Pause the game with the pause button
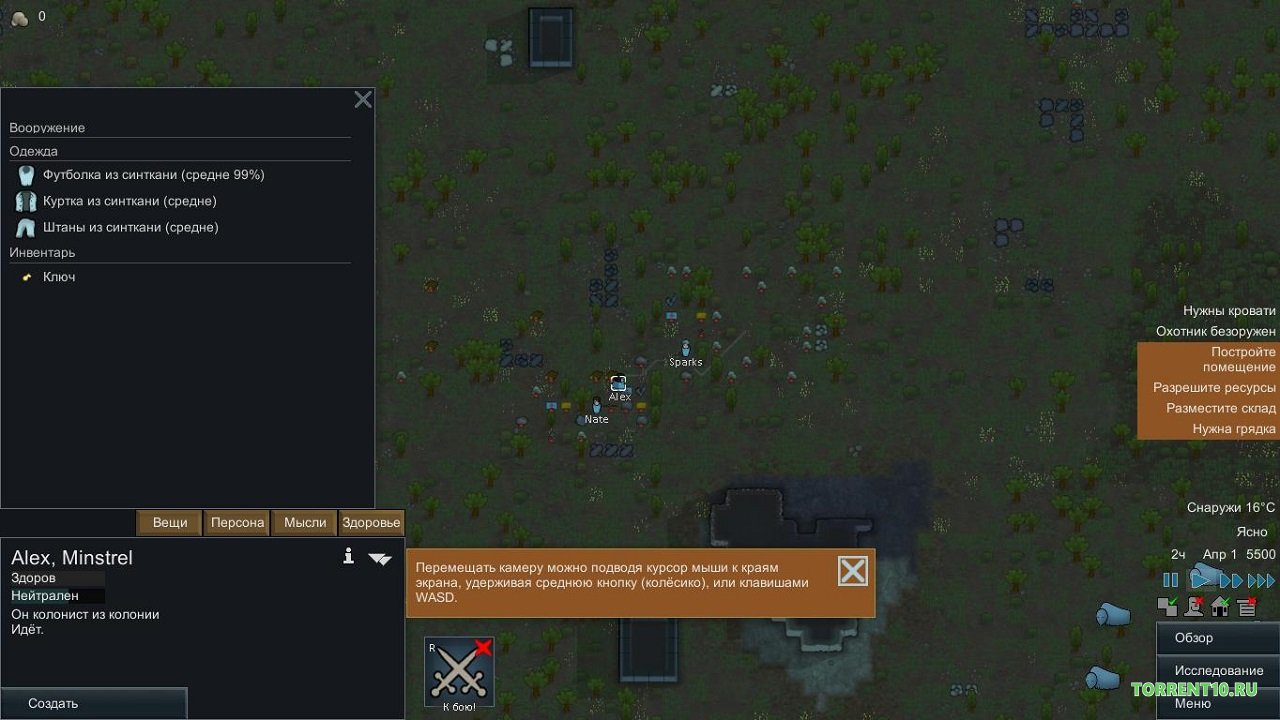 1170,580
